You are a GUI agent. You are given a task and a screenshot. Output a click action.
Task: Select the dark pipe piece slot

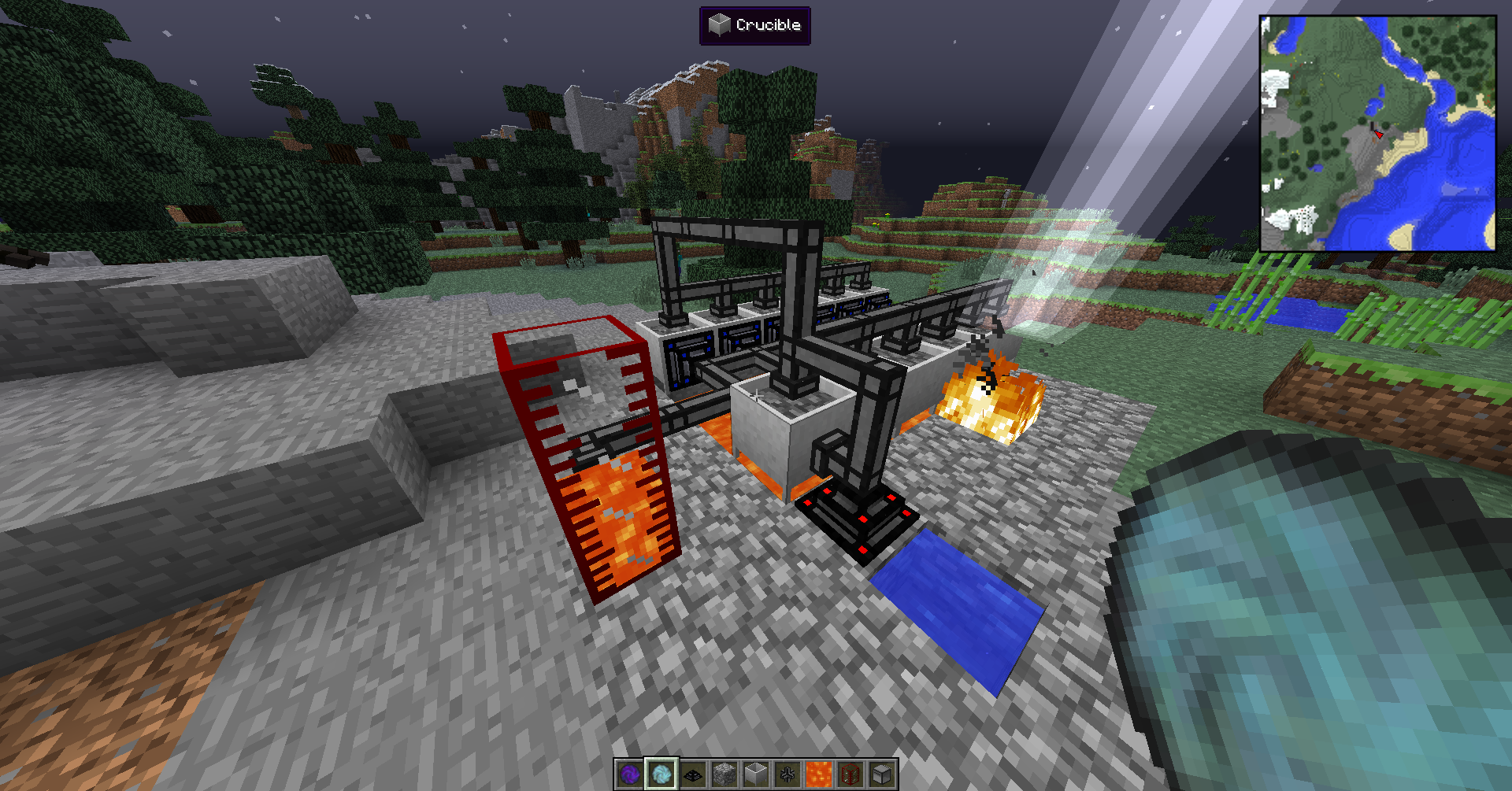[787, 774]
